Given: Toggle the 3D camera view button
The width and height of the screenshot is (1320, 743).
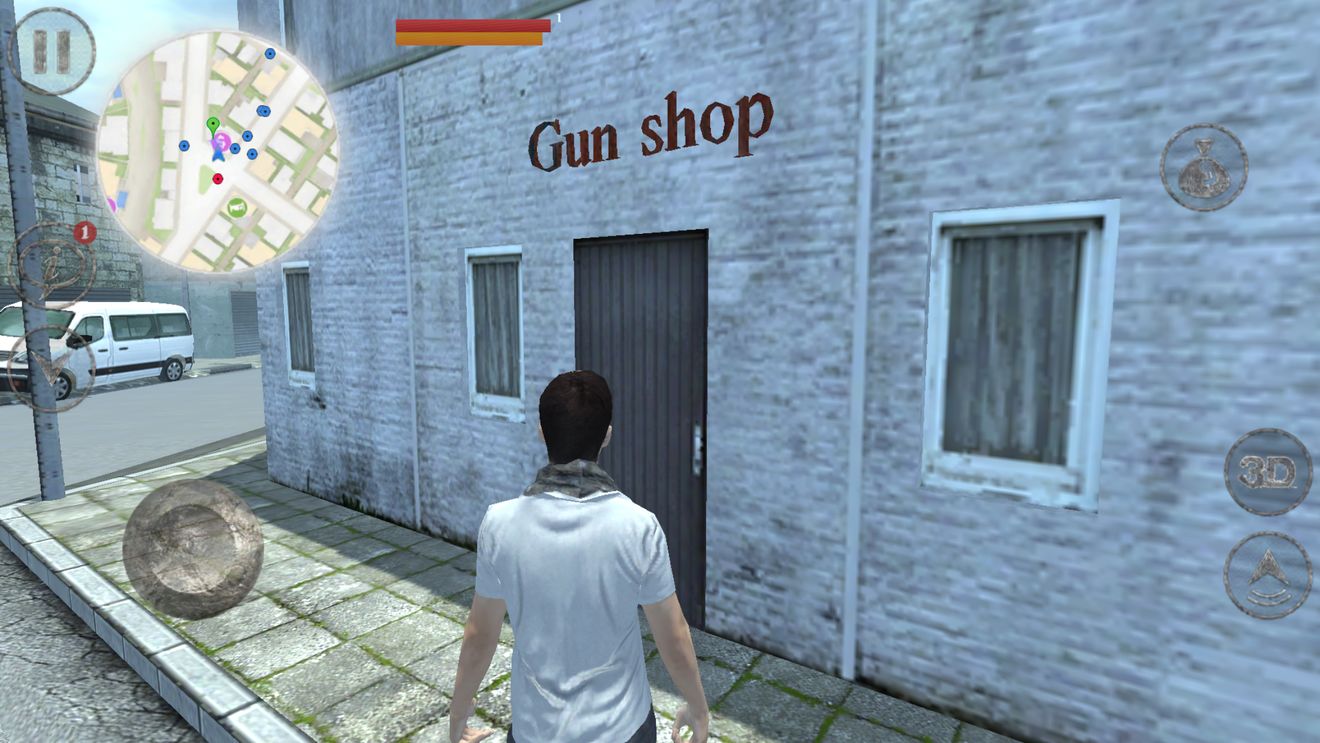Looking at the screenshot, I should point(1267,472).
